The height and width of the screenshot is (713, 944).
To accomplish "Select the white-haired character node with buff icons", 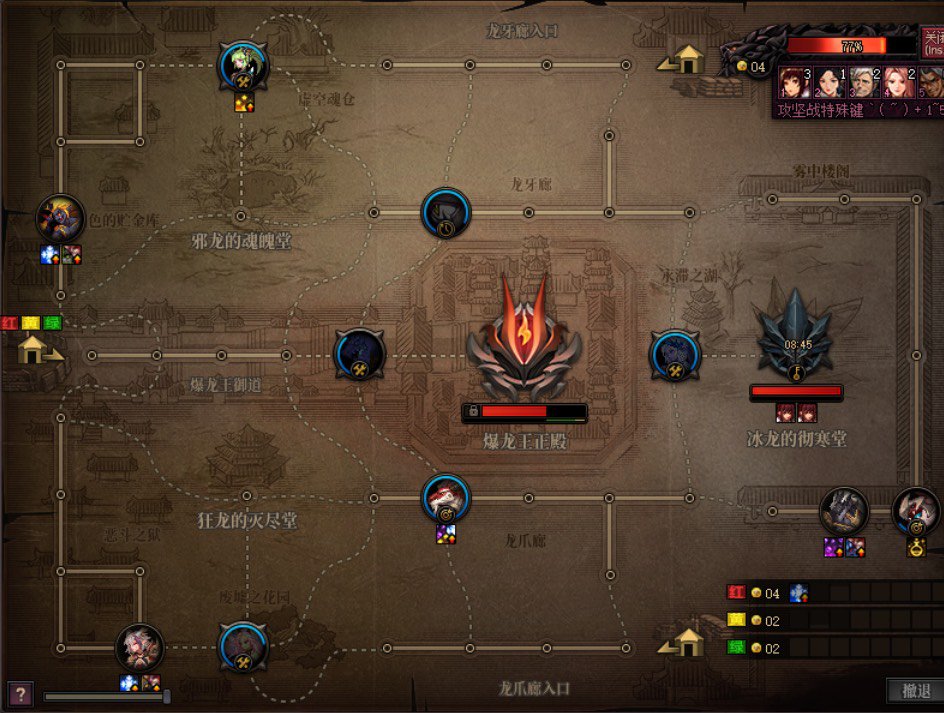I will pyautogui.click(x=140, y=648).
